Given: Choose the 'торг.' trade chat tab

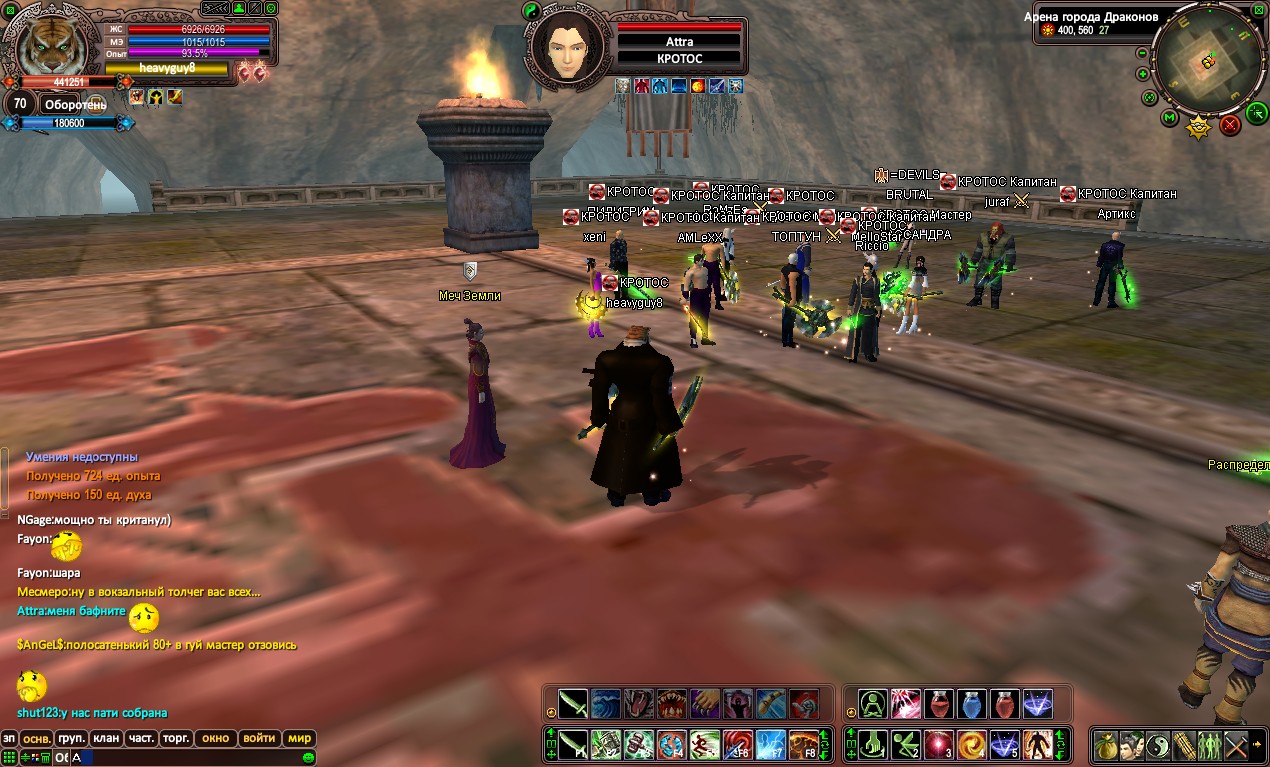Looking at the screenshot, I should pyautogui.click(x=176, y=738).
